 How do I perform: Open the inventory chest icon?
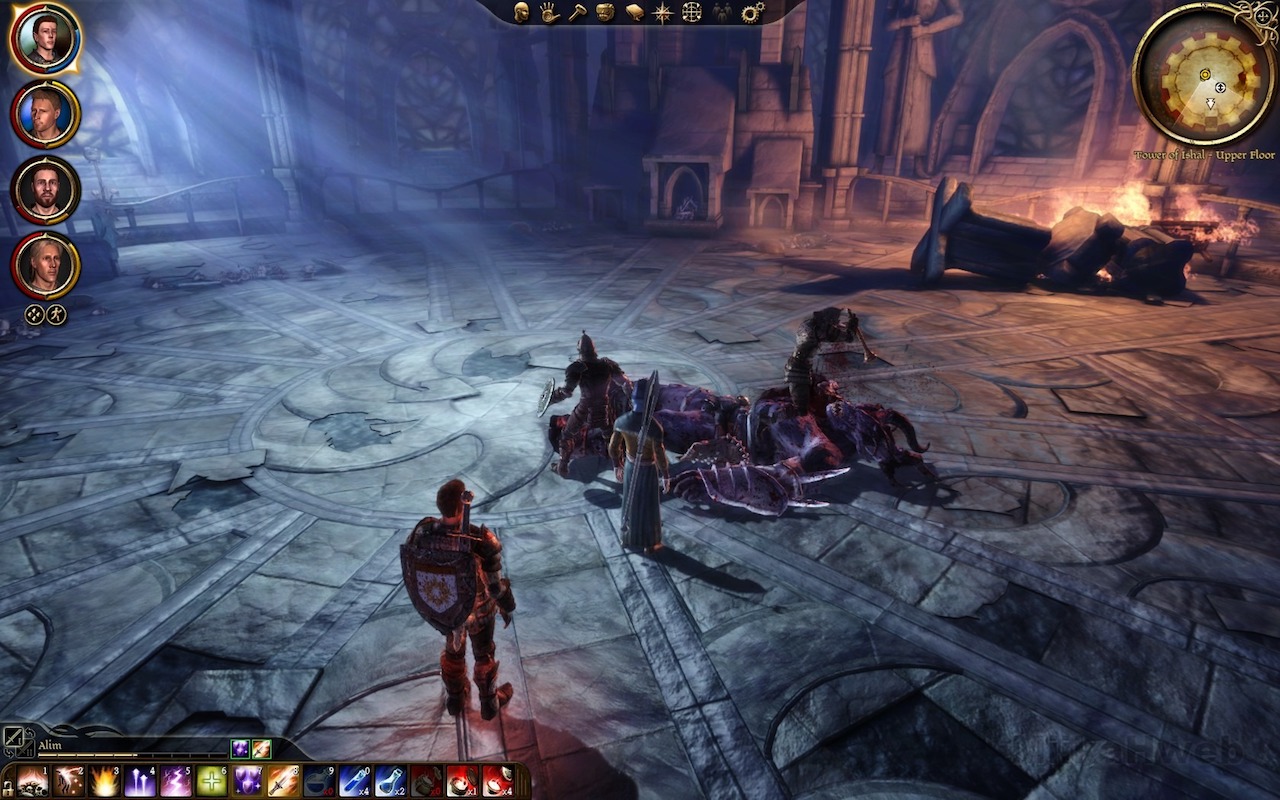[605, 12]
